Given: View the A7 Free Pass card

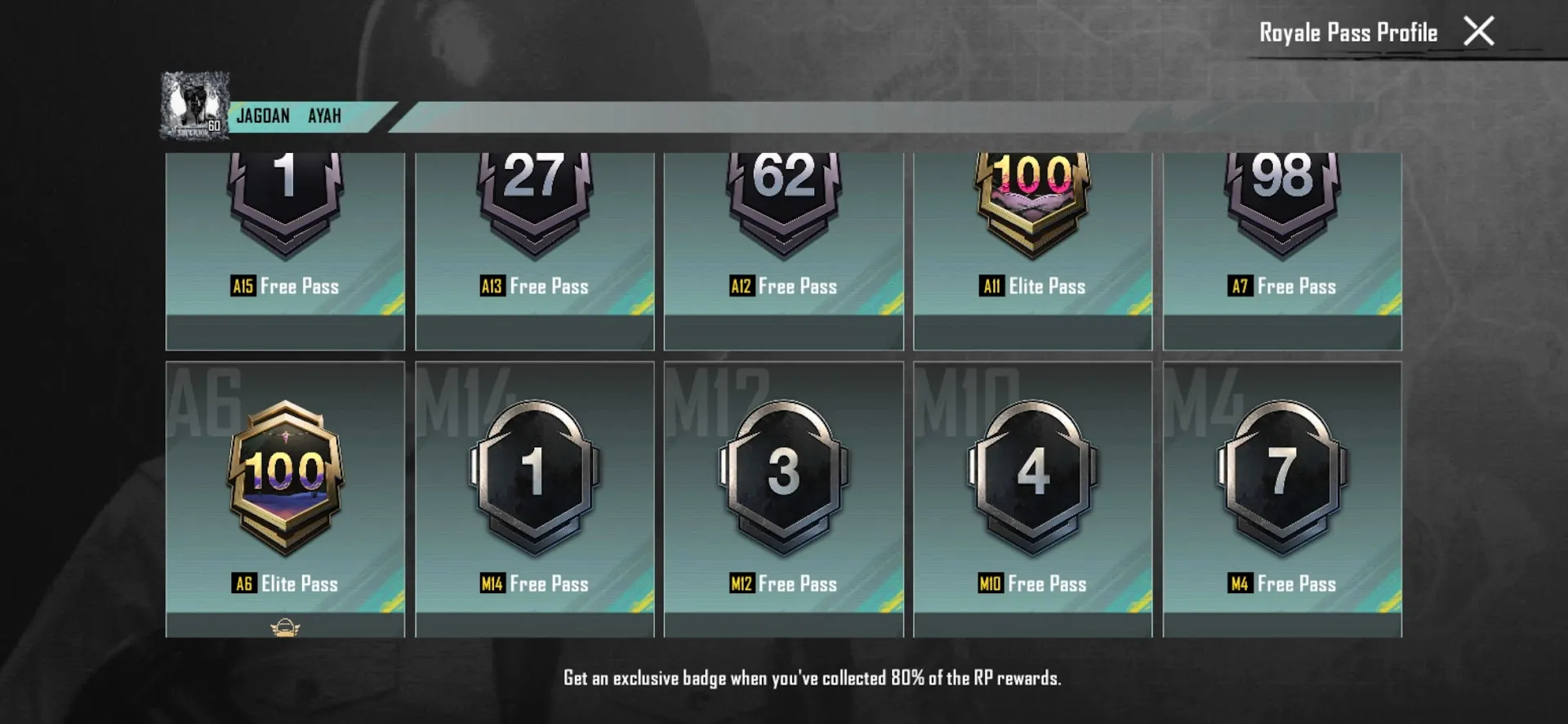Looking at the screenshot, I should click(1282, 245).
